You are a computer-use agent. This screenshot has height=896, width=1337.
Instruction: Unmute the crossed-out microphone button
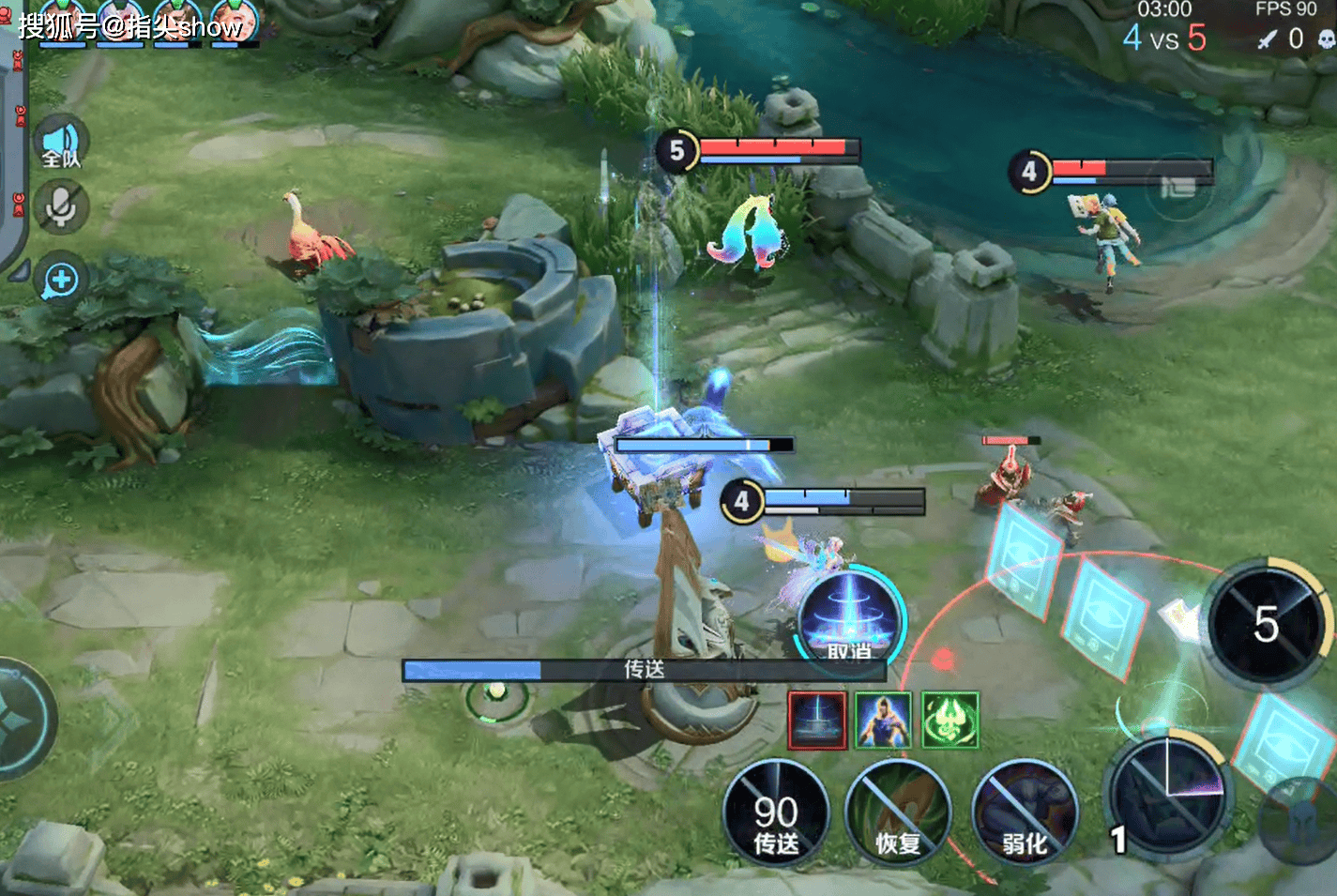pyautogui.click(x=61, y=206)
